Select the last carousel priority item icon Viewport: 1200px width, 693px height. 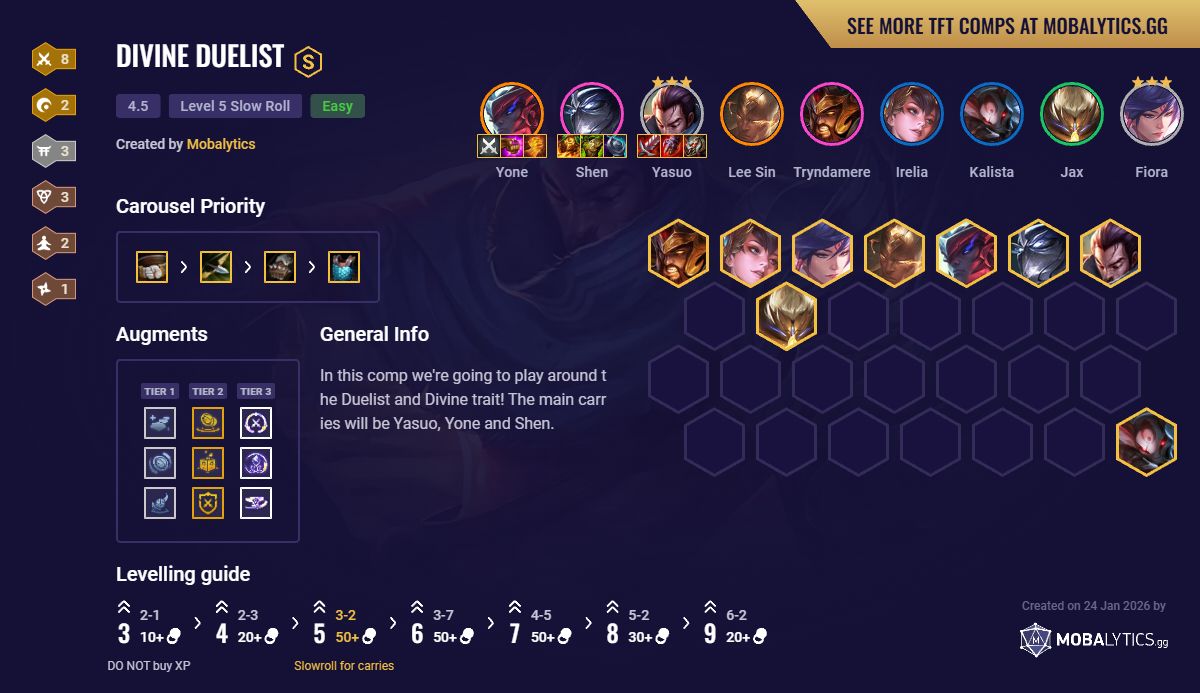(344, 267)
